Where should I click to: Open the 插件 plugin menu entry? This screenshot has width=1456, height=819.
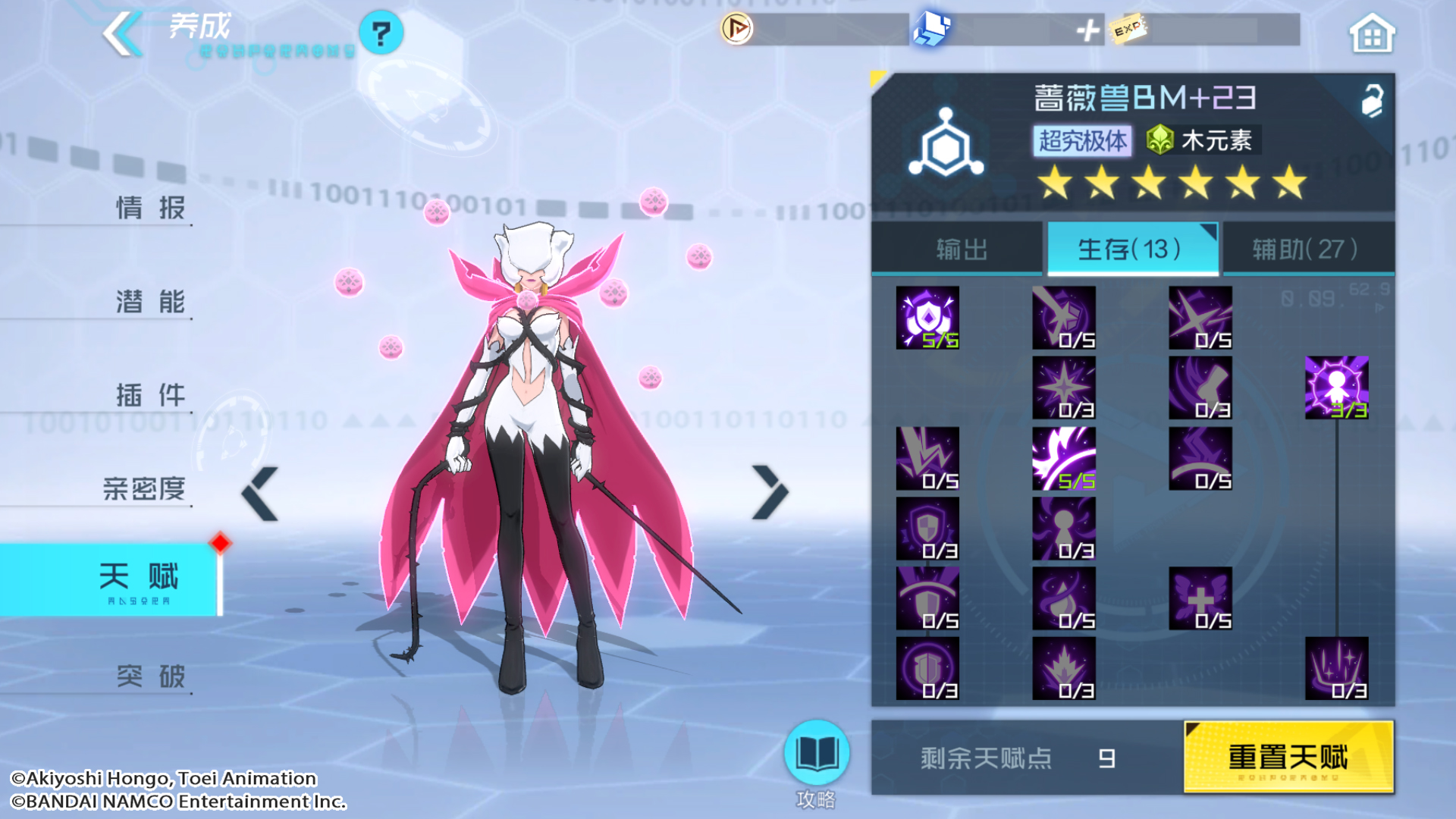pos(150,394)
